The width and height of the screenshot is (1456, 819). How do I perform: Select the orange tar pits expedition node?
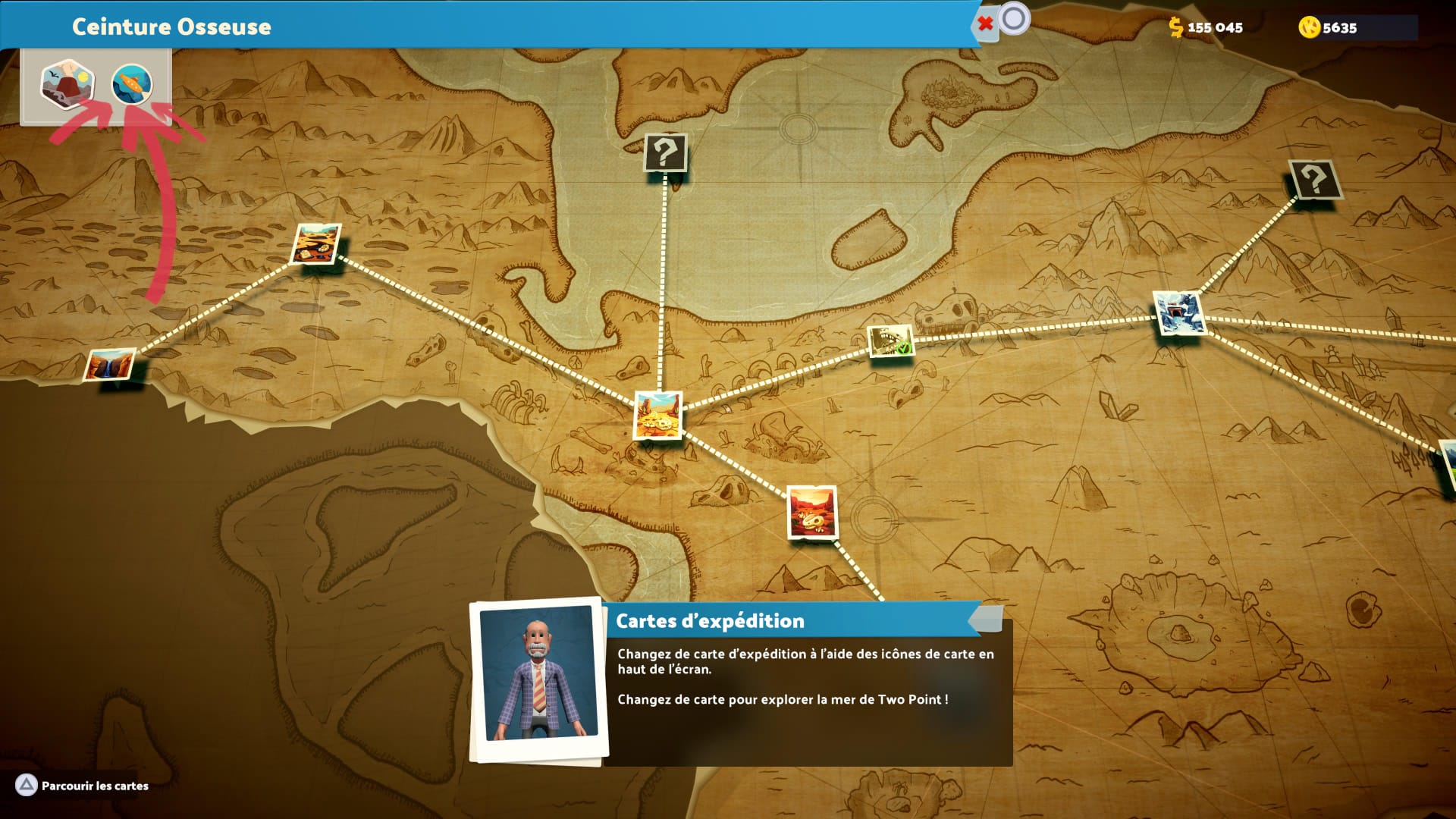316,243
